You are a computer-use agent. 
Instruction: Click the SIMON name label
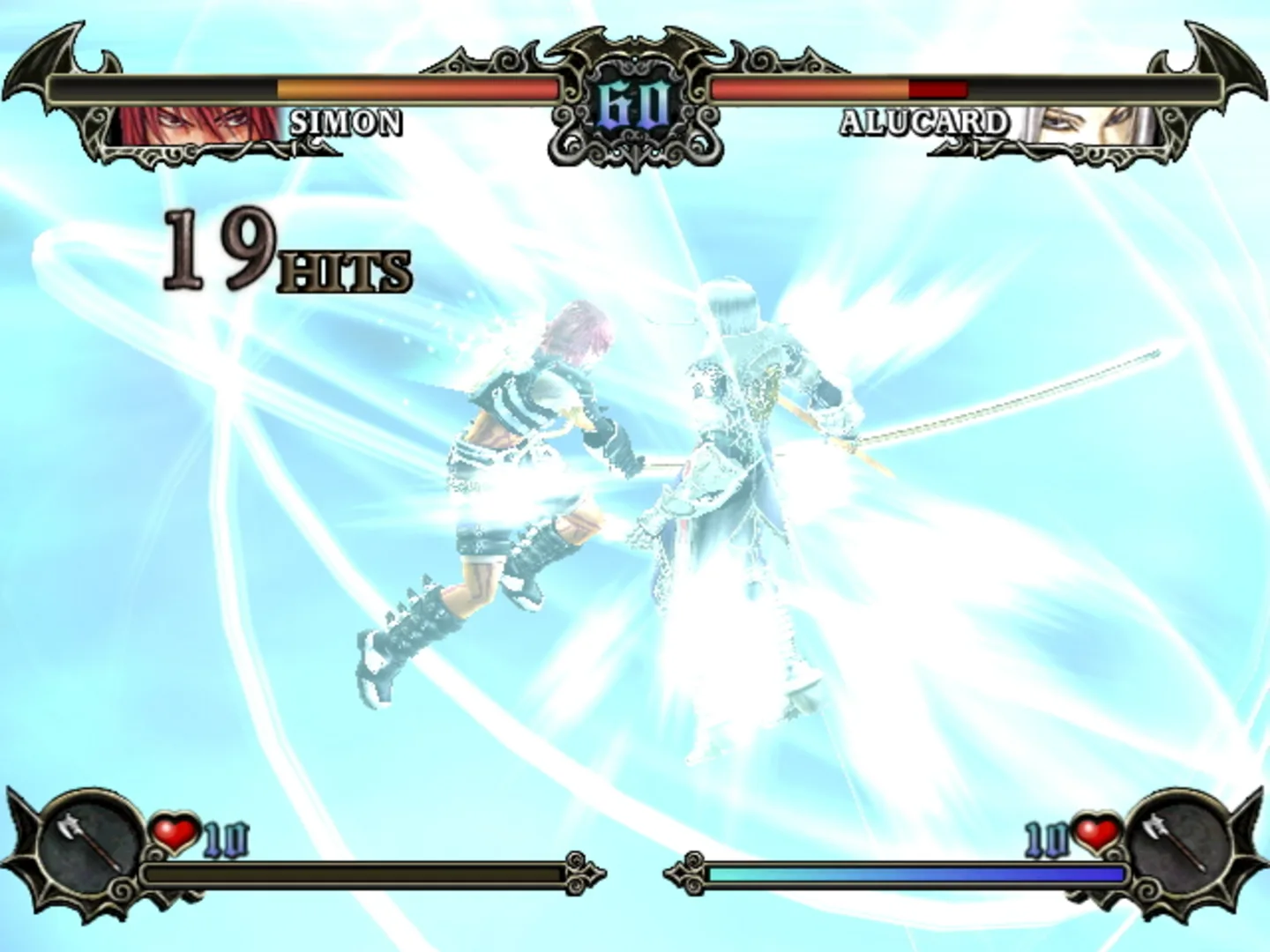coord(347,123)
